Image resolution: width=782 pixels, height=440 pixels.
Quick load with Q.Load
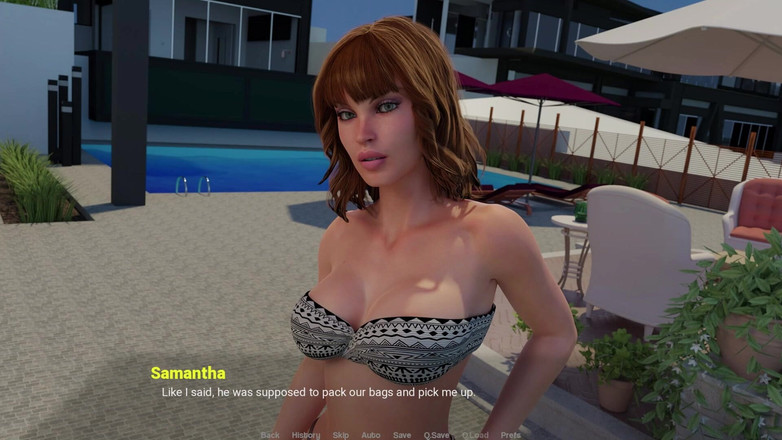click(475, 435)
